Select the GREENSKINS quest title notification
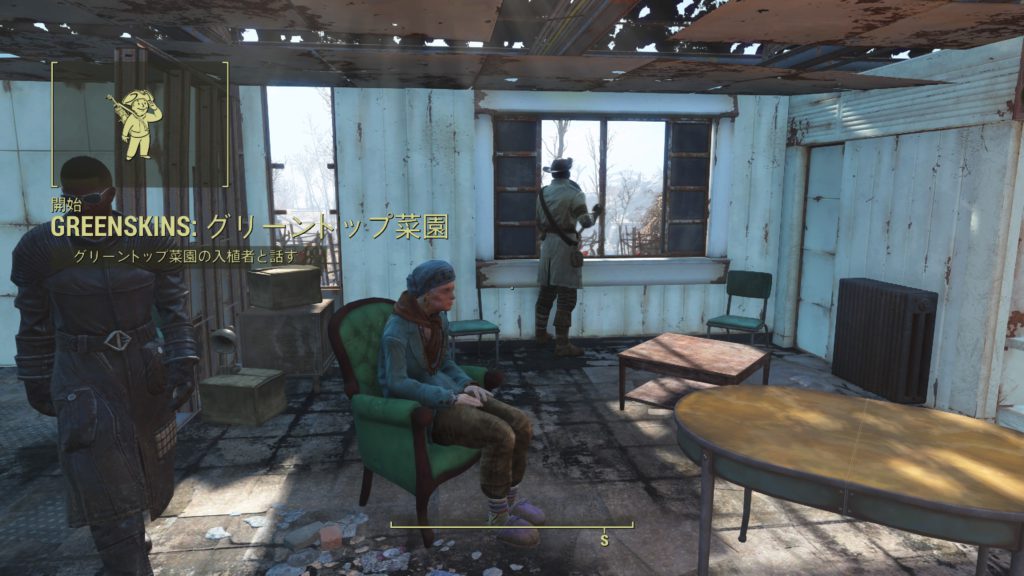 (249, 228)
